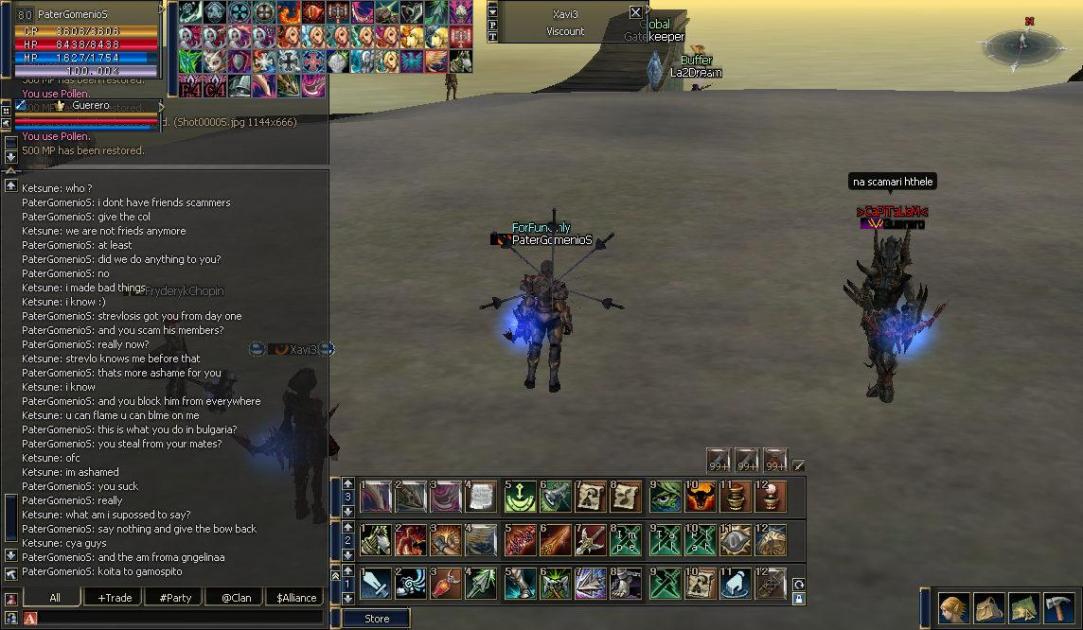The width and height of the screenshot is (1083, 630).
Task: Click the hotbar rotate button
Action: pyautogui.click(x=798, y=583)
